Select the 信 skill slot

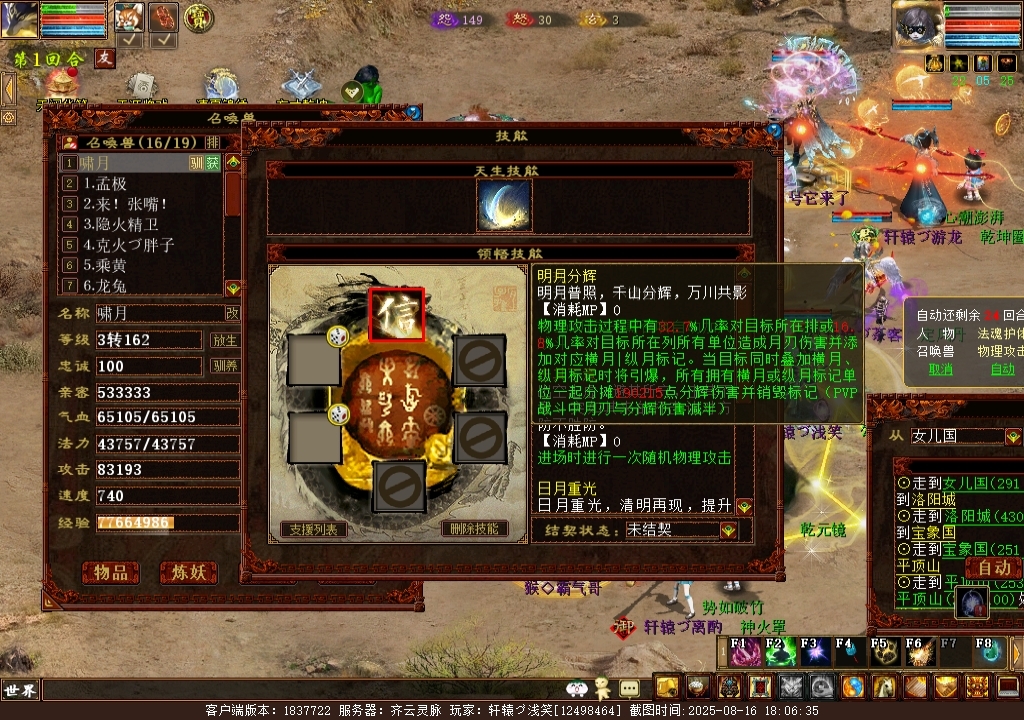tap(396, 315)
